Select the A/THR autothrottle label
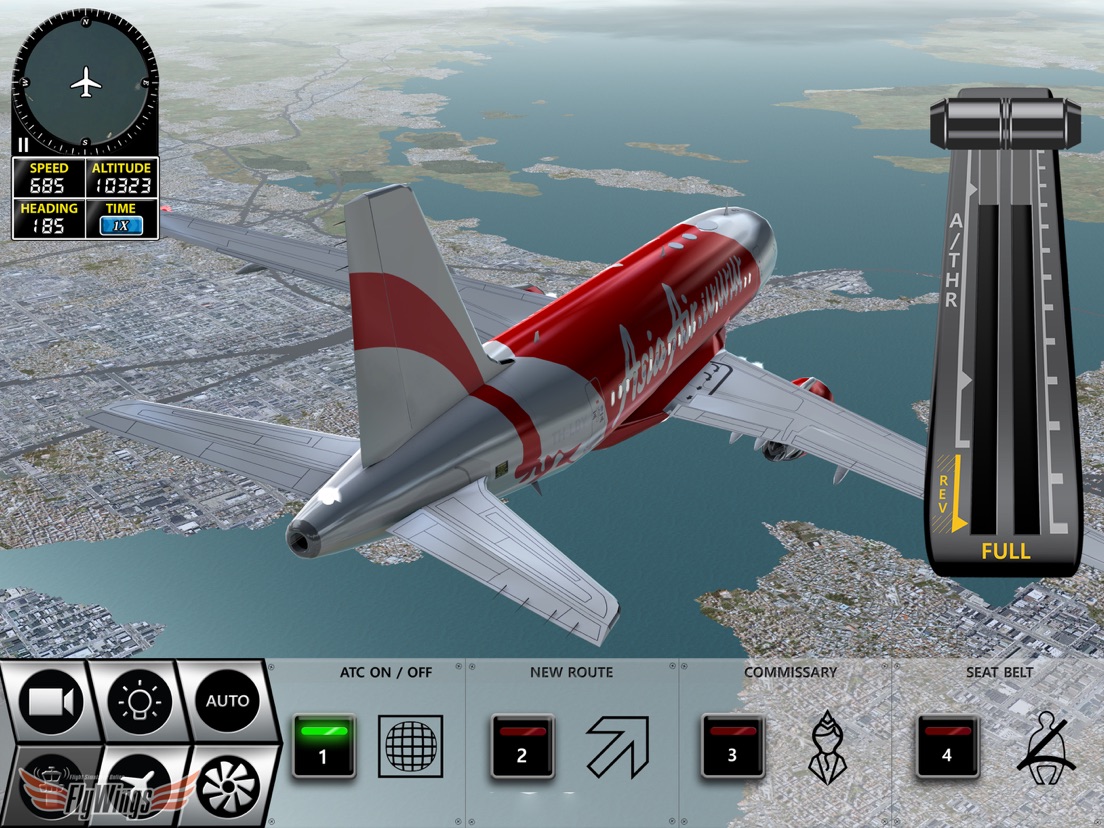1104x828 pixels. [x=953, y=260]
